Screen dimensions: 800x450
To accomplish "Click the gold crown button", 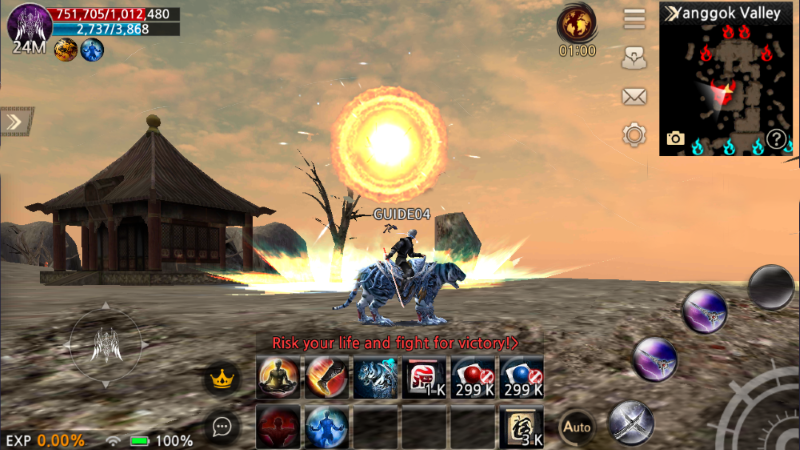I will [x=220, y=378].
